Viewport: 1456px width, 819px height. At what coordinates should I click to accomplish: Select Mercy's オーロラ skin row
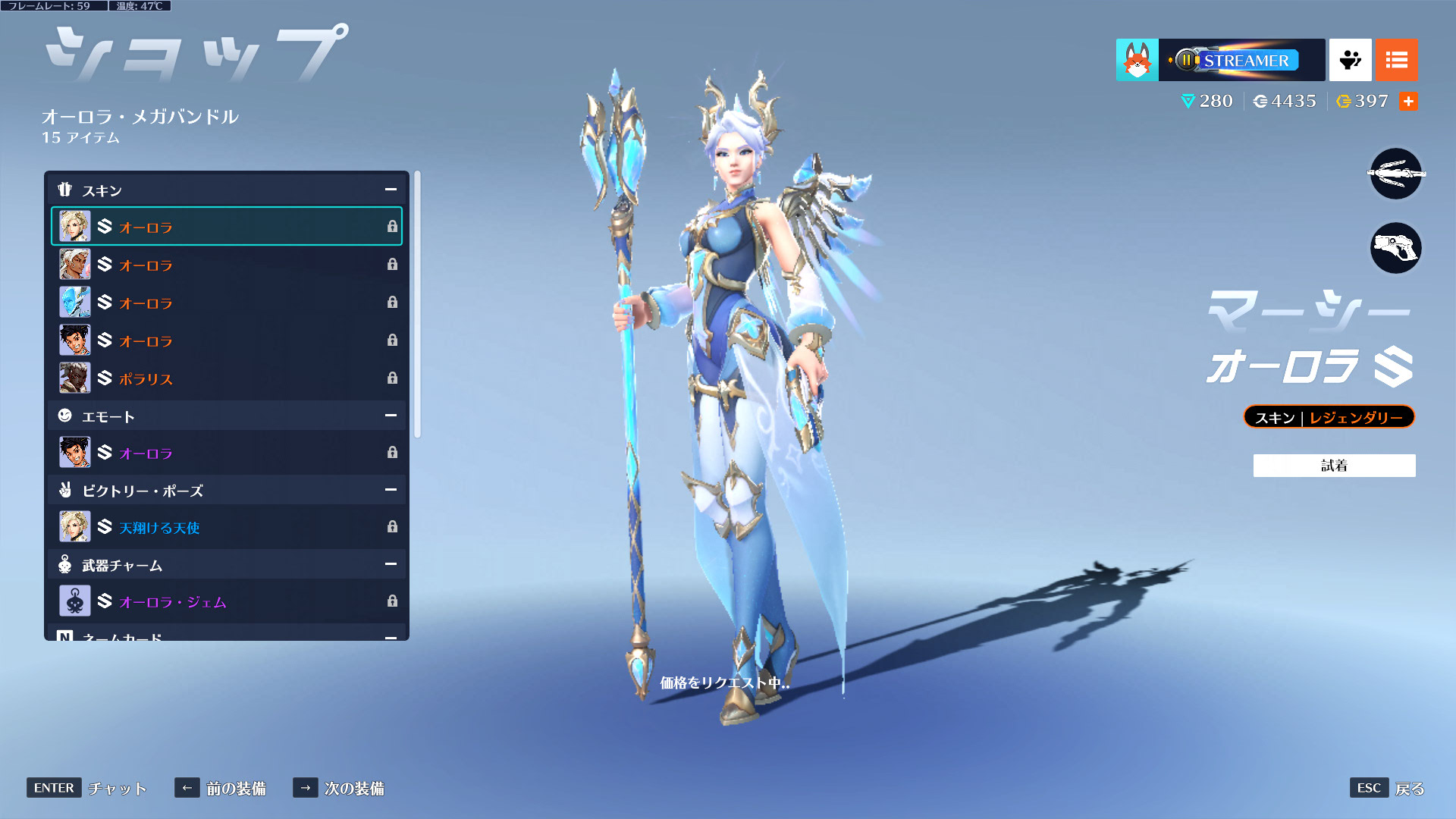226,227
